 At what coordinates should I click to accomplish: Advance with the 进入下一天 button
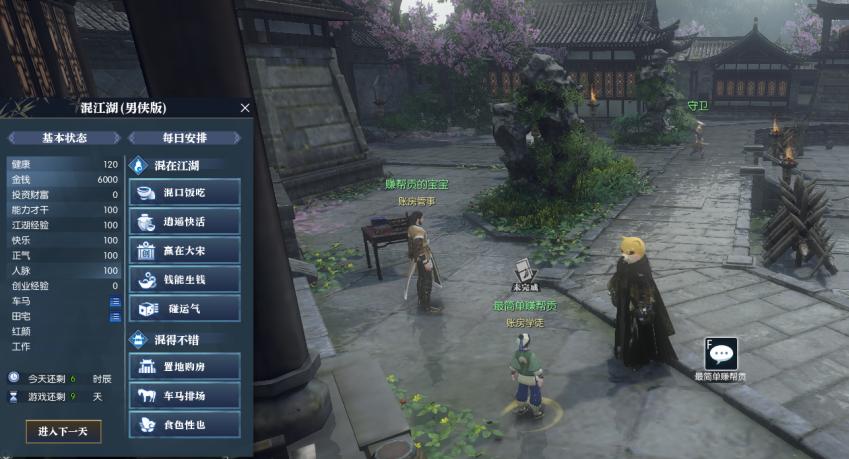tap(63, 431)
